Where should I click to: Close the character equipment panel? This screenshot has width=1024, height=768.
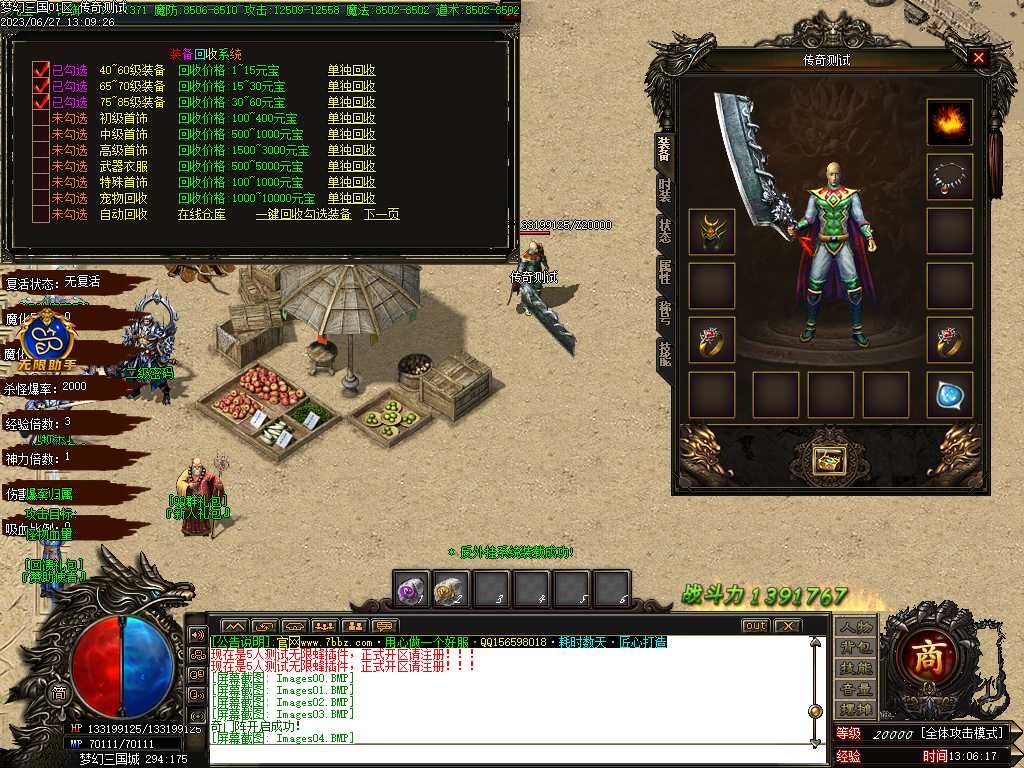click(x=978, y=58)
